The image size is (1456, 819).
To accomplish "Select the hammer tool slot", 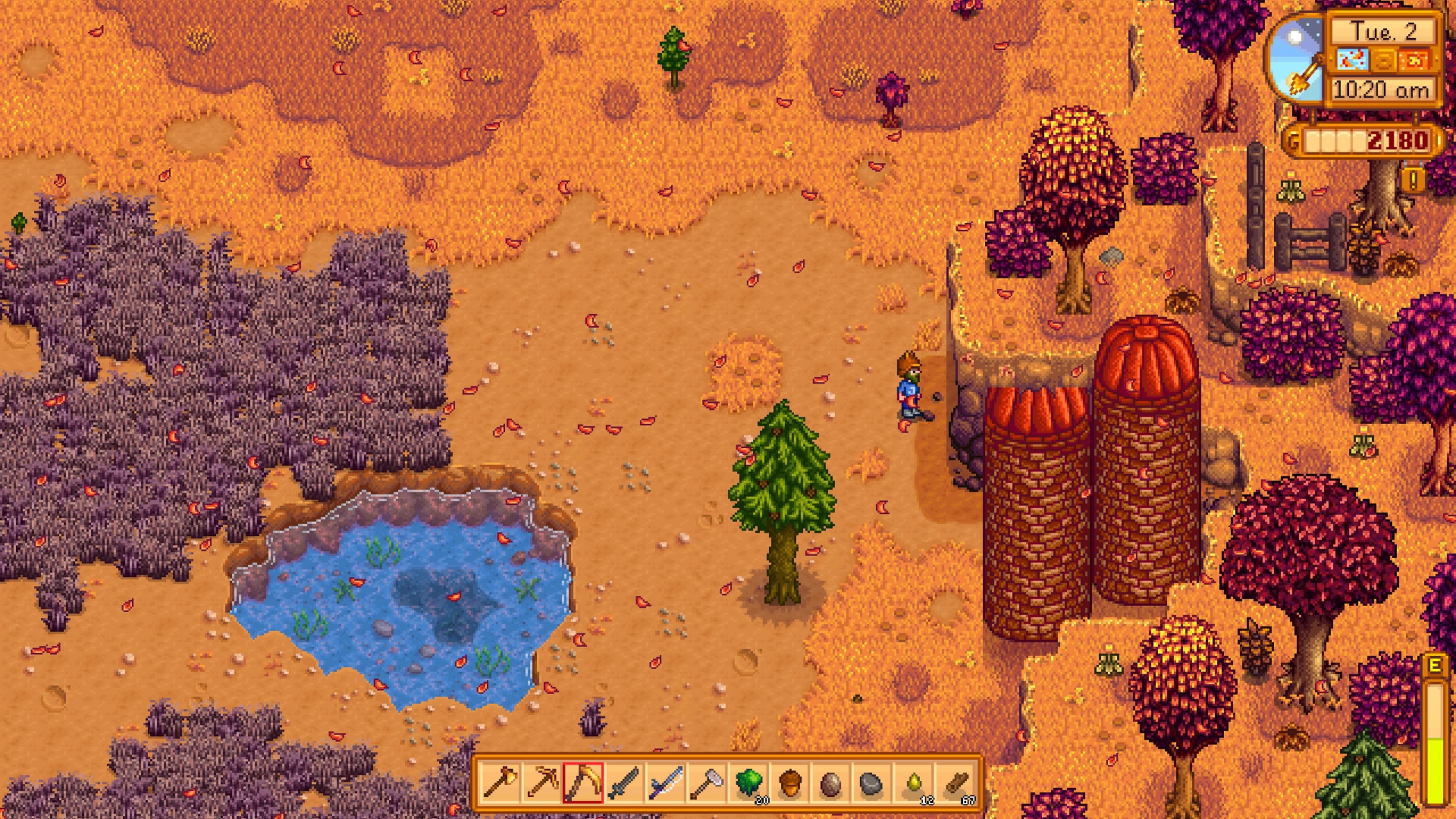I will point(706,783).
